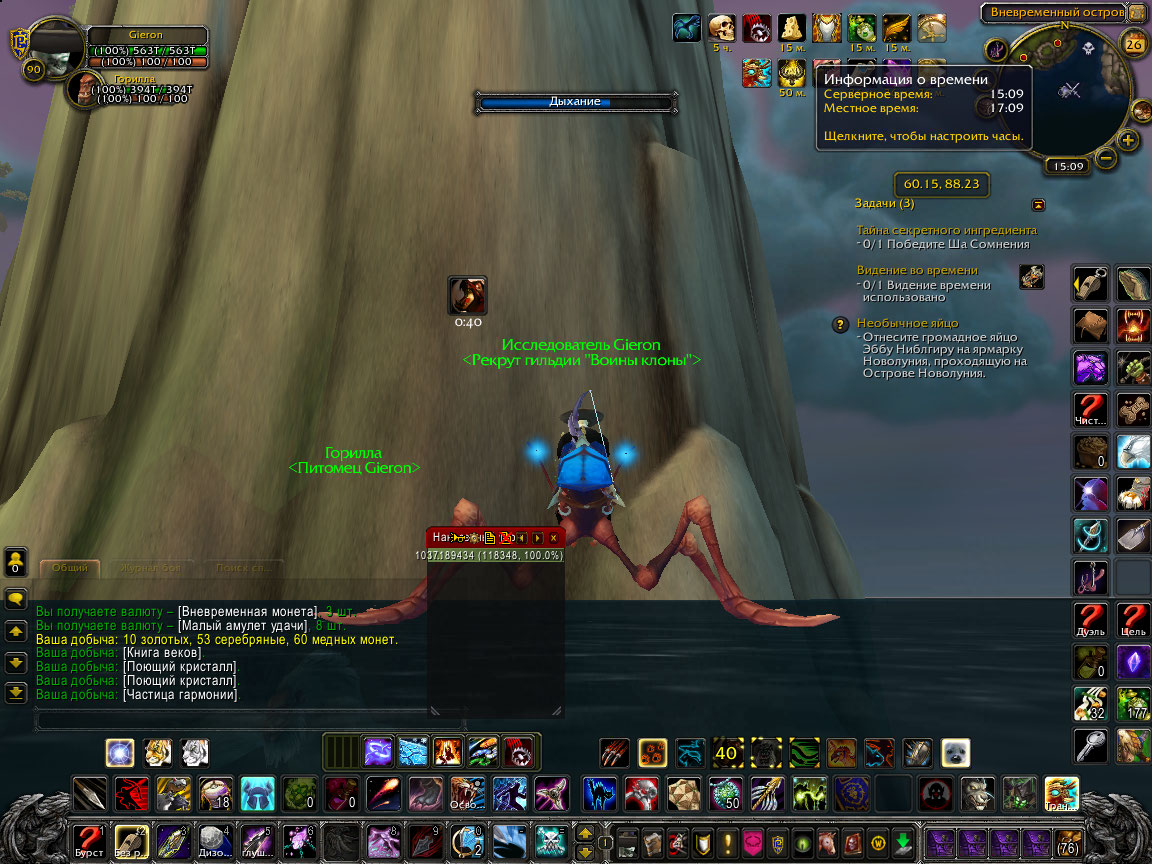Open the Журнал боя chat tab
Viewport: 1152px width, 864px height.
[144, 568]
